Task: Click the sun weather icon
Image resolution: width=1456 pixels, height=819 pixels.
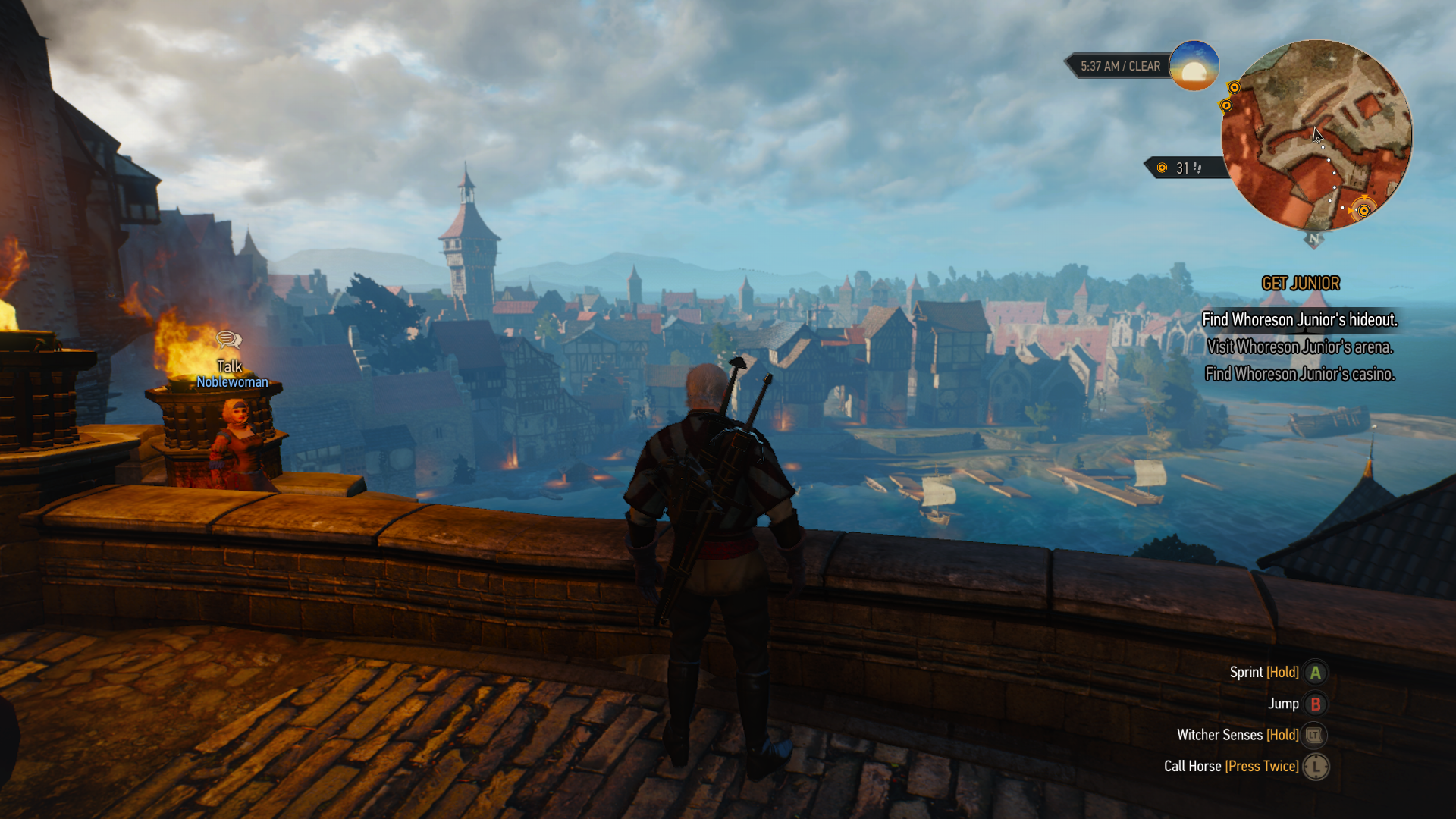Action: 1194,67
